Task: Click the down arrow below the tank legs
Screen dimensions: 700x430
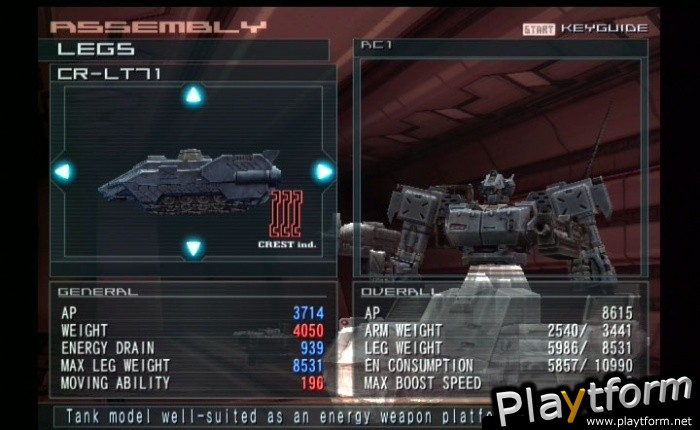Action: [x=194, y=246]
